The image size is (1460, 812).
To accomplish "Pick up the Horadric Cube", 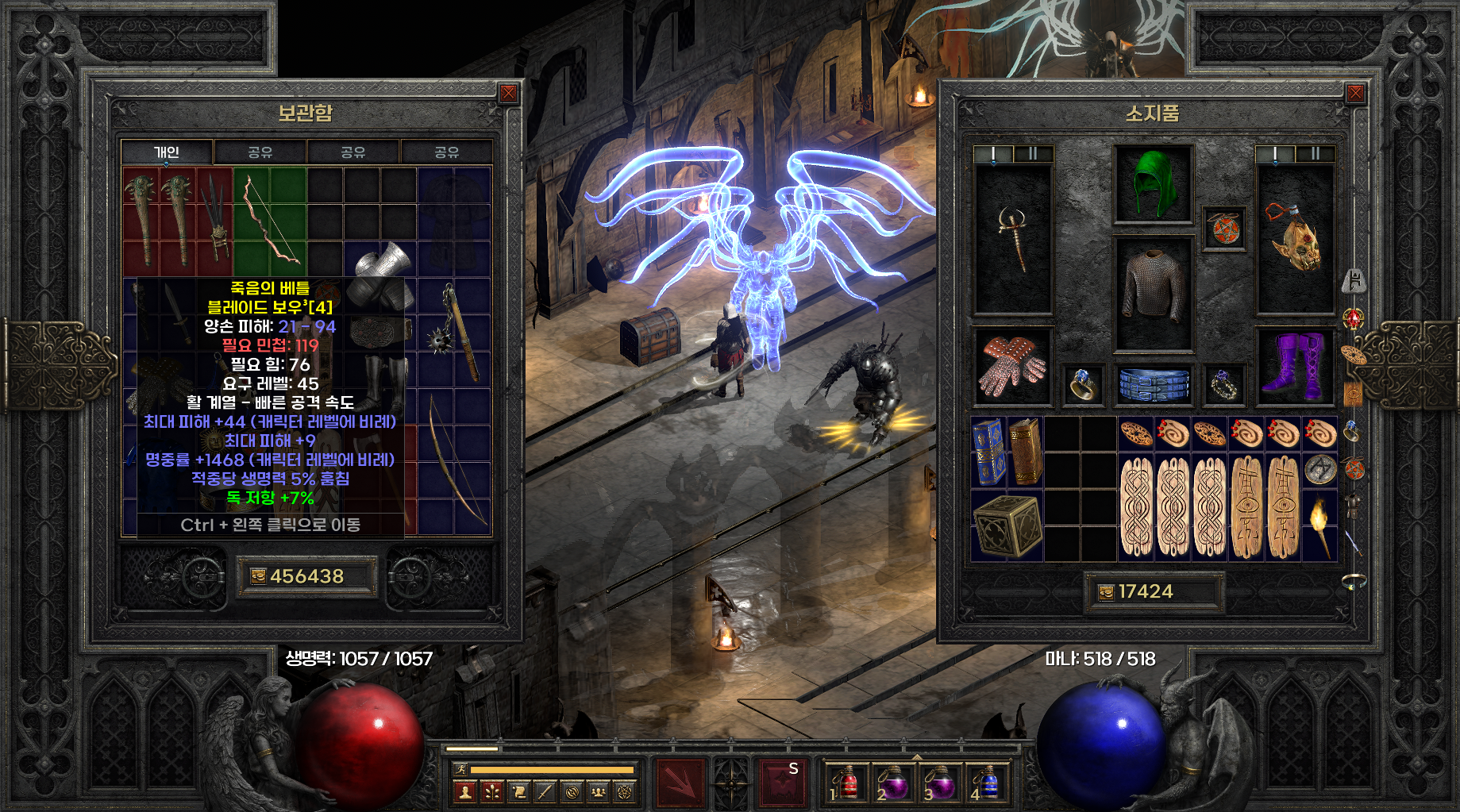I will 1007,525.
